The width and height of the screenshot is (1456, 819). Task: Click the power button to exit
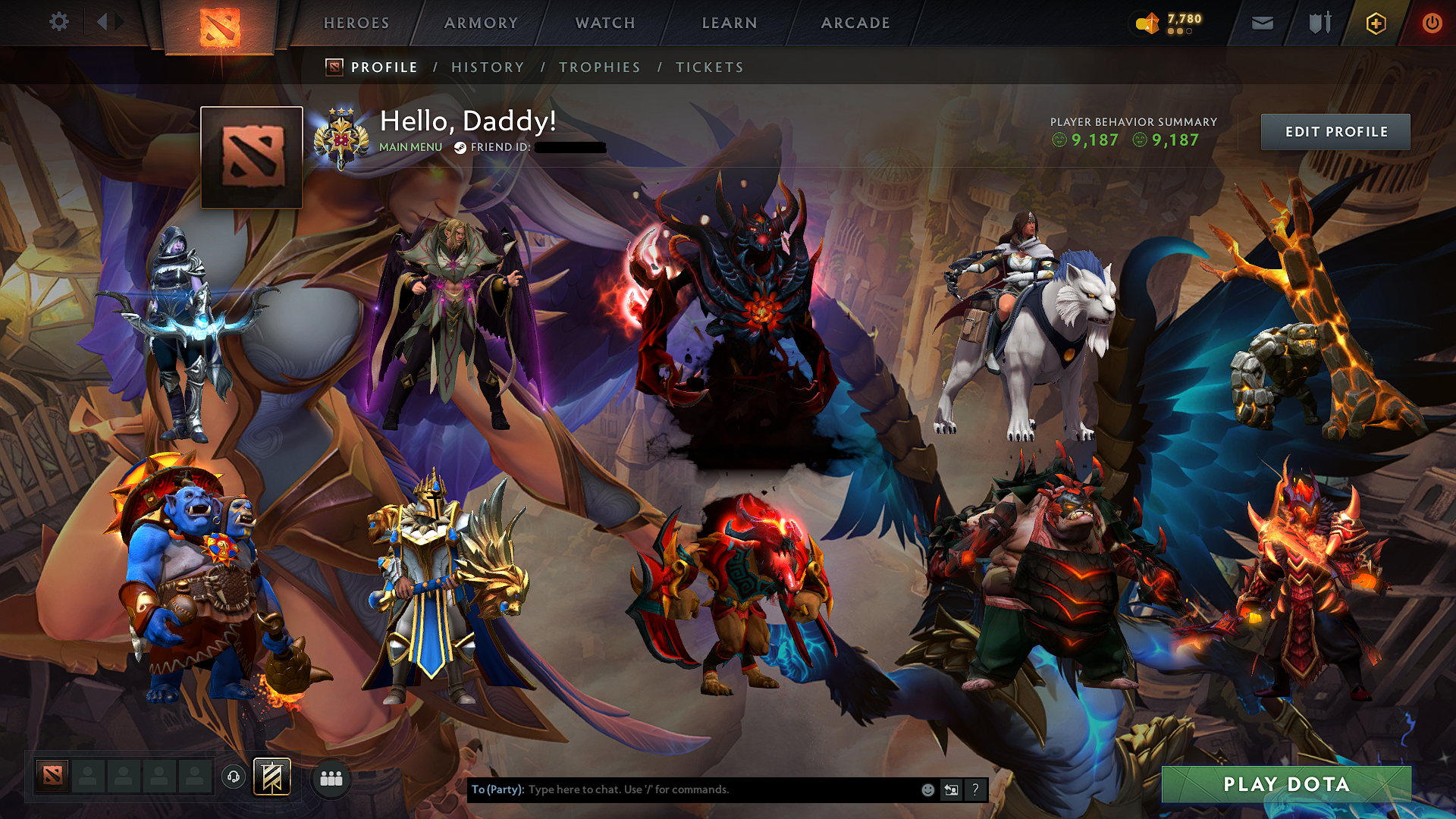click(x=1433, y=23)
